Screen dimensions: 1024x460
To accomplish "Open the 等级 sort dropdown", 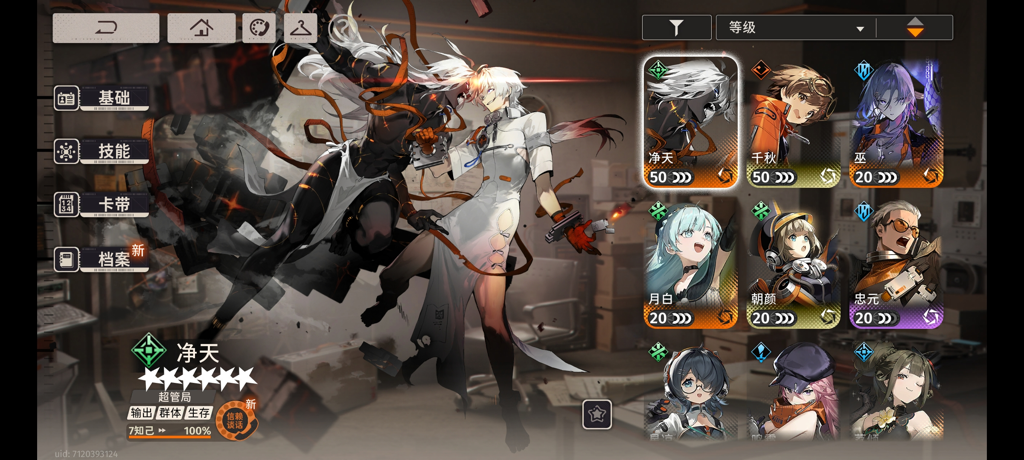I will click(x=795, y=28).
